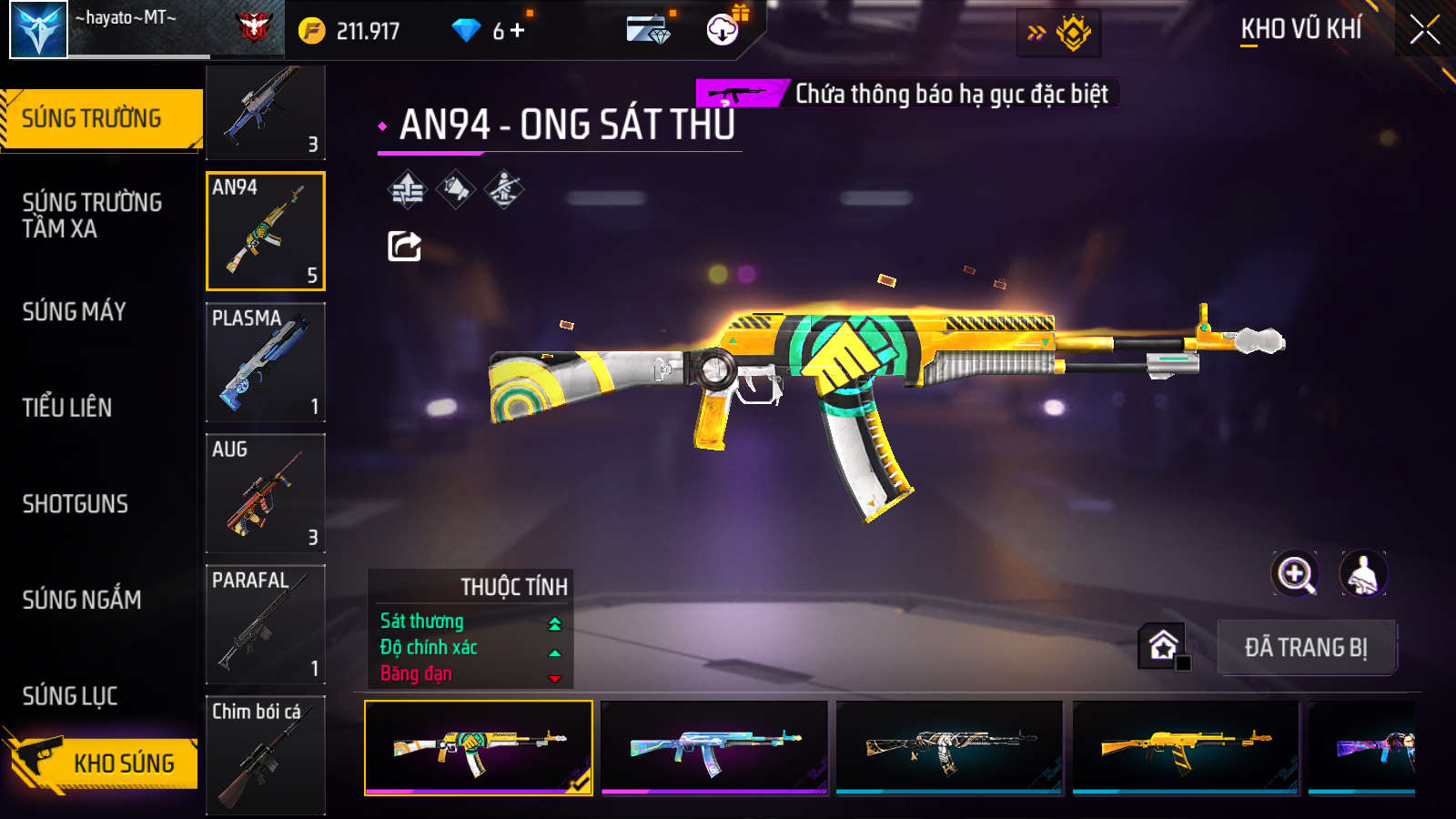Select the PLASMA weapon slot
The width and height of the screenshot is (1456, 819).
click(266, 362)
